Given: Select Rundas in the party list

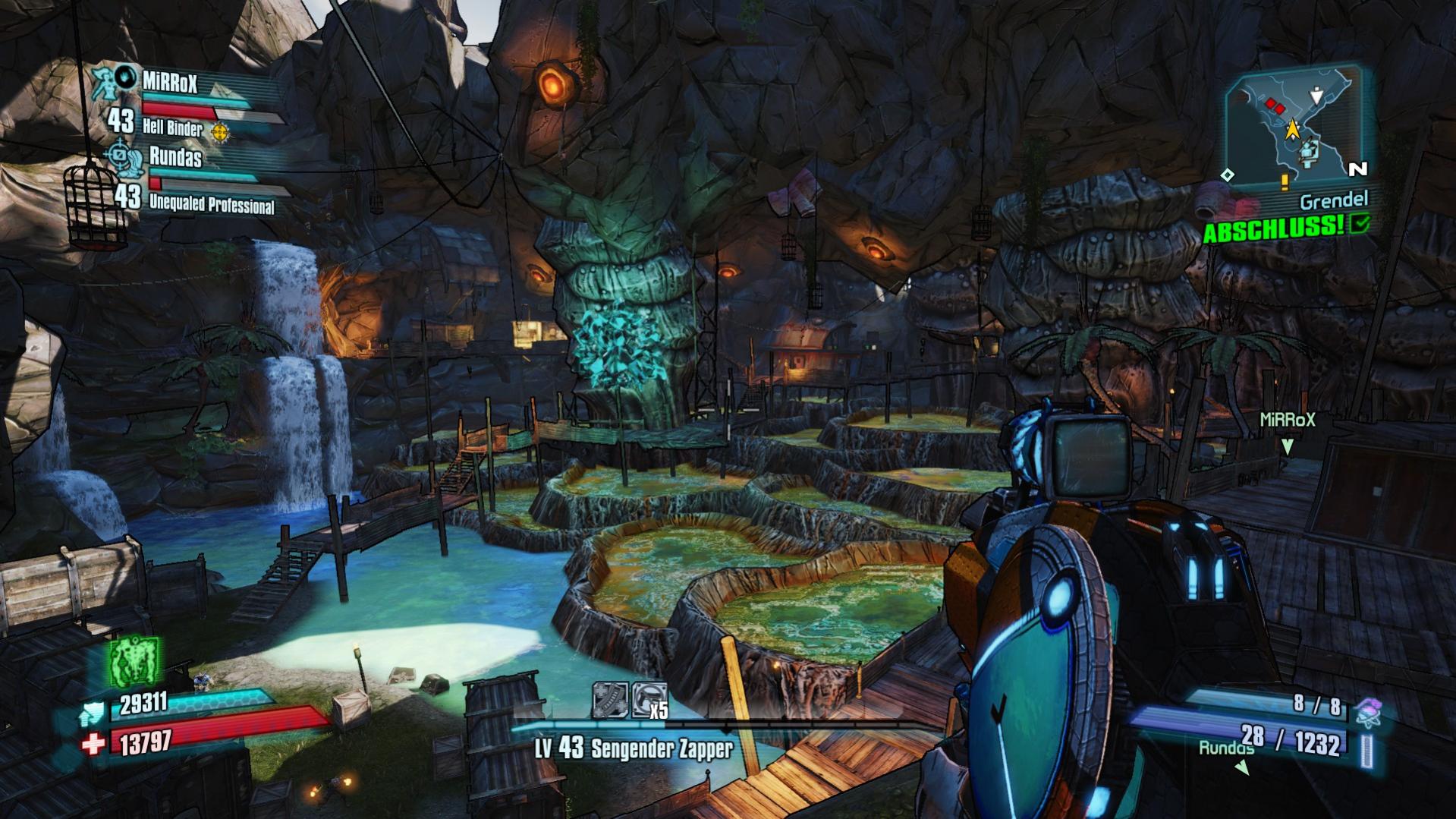Looking at the screenshot, I should click(x=175, y=157).
